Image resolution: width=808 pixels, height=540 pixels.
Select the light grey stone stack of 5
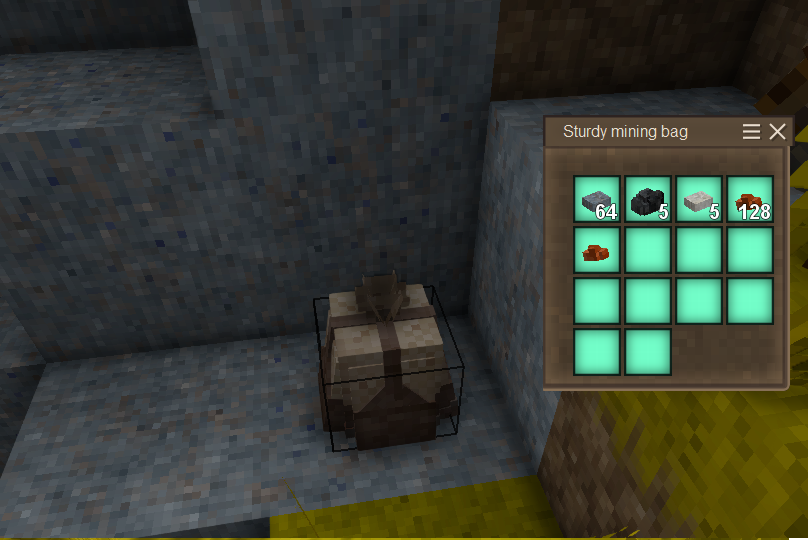[699, 199]
